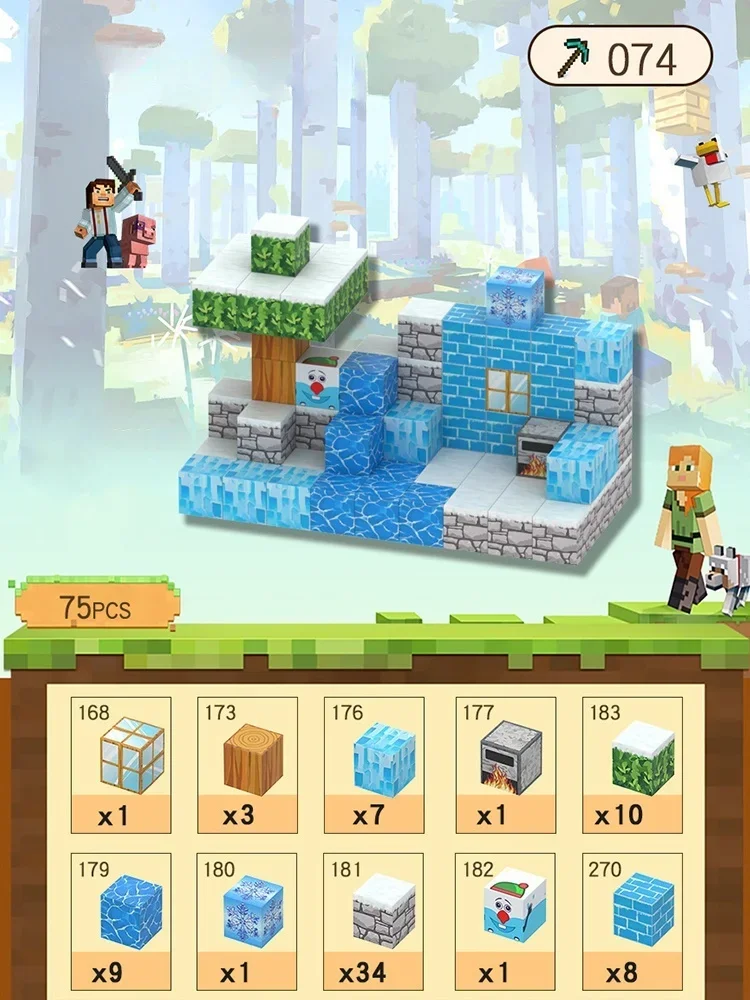The width and height of the screenshot is (750, 1000).
Task: Pick the blue brick block 270
Action: pyautogui.click(x=632, y=919)
